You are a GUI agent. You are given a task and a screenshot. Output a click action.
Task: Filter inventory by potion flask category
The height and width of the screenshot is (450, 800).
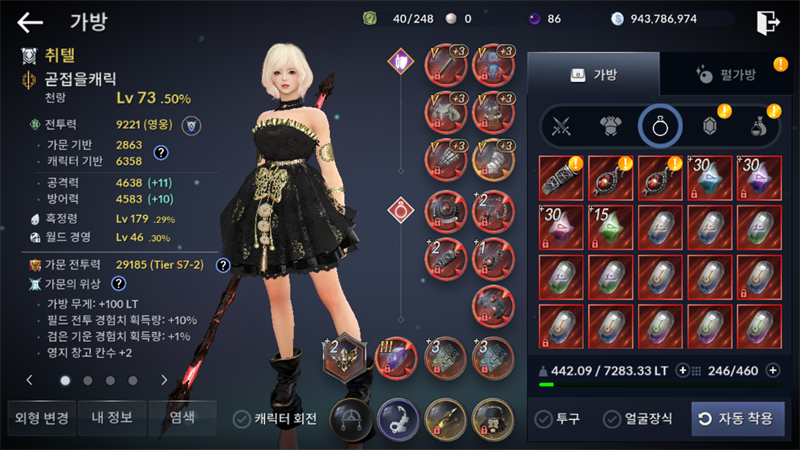pos(760,126)
